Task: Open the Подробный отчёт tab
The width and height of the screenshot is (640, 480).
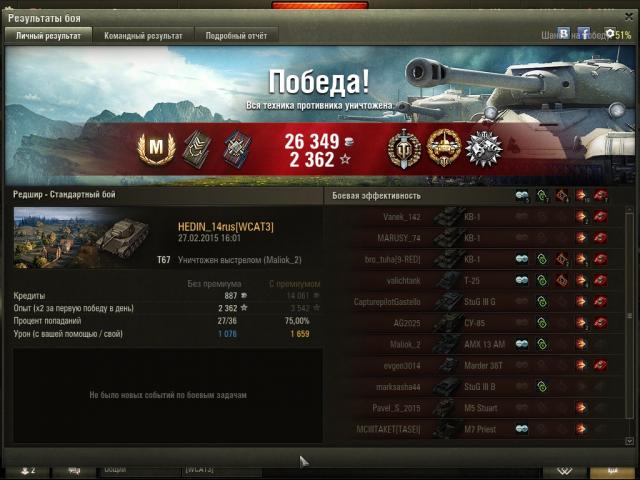Action: click(235, 35)
